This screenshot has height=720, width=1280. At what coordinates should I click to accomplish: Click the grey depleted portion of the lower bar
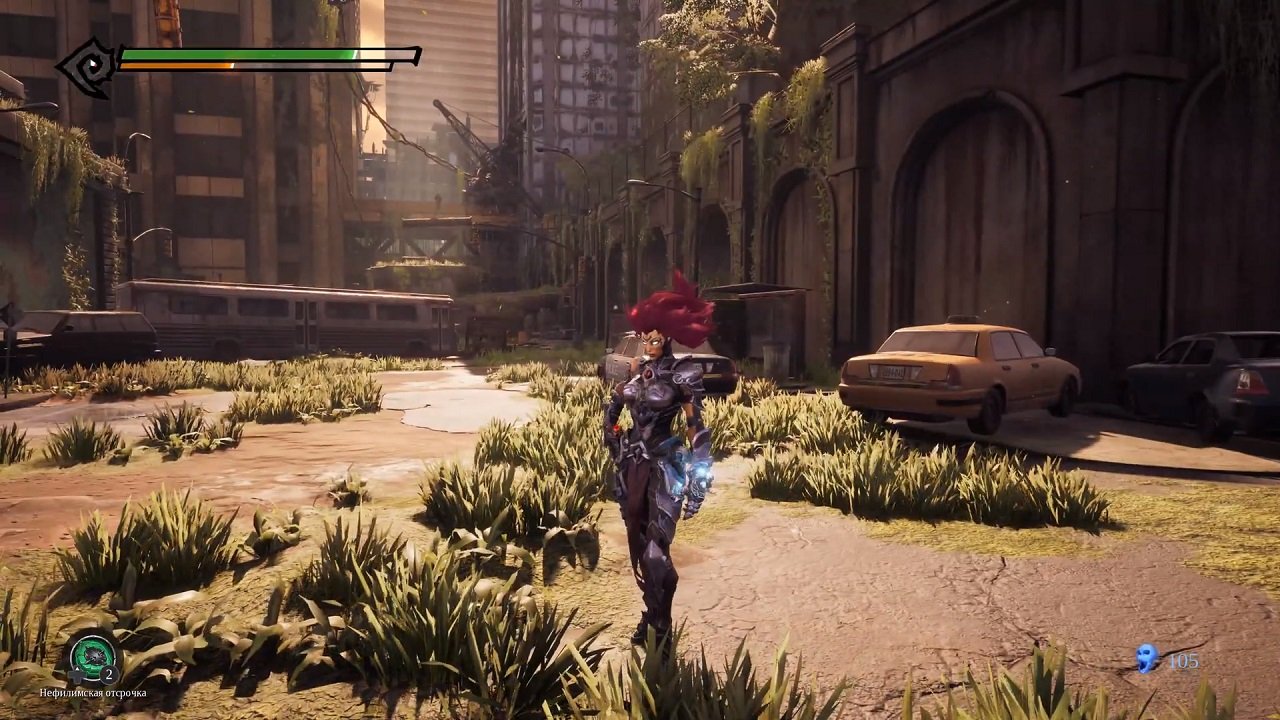(310, 66)
